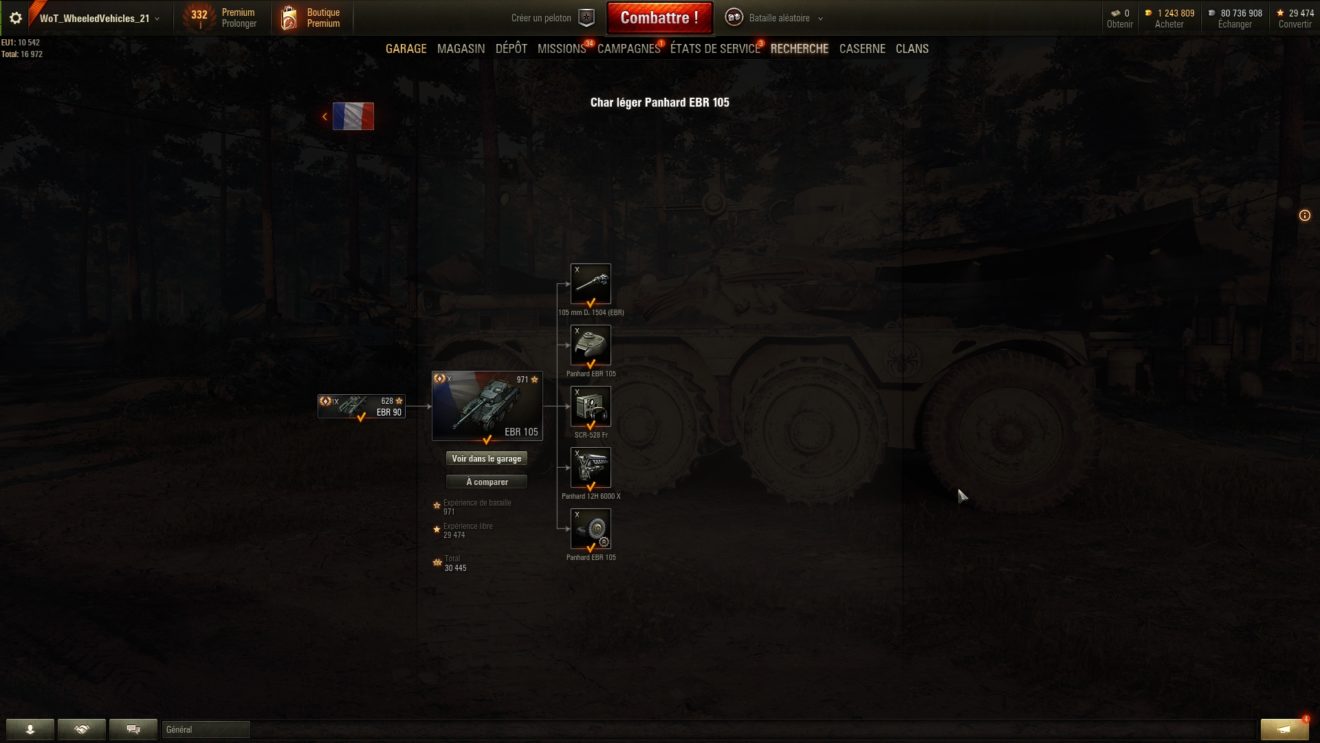1320x743 pixels.
Task: Open the GARAGE tab
Action: [406, 49]
